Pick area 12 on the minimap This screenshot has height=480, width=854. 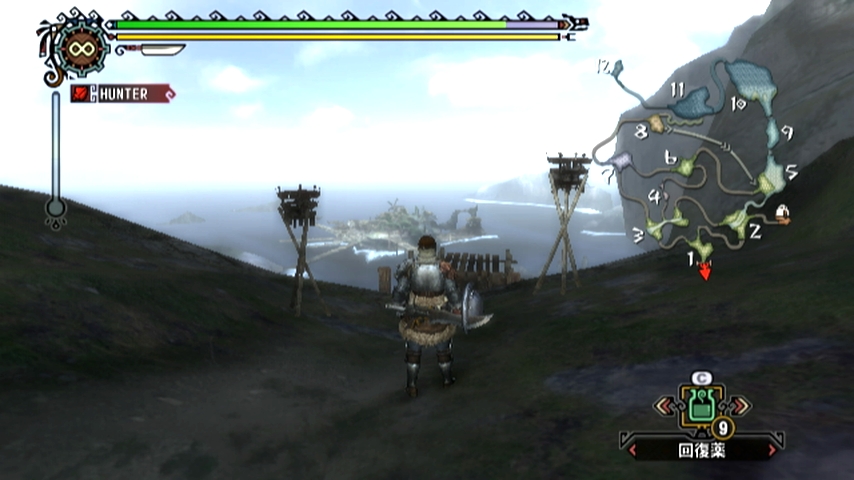tap(615, 68)
